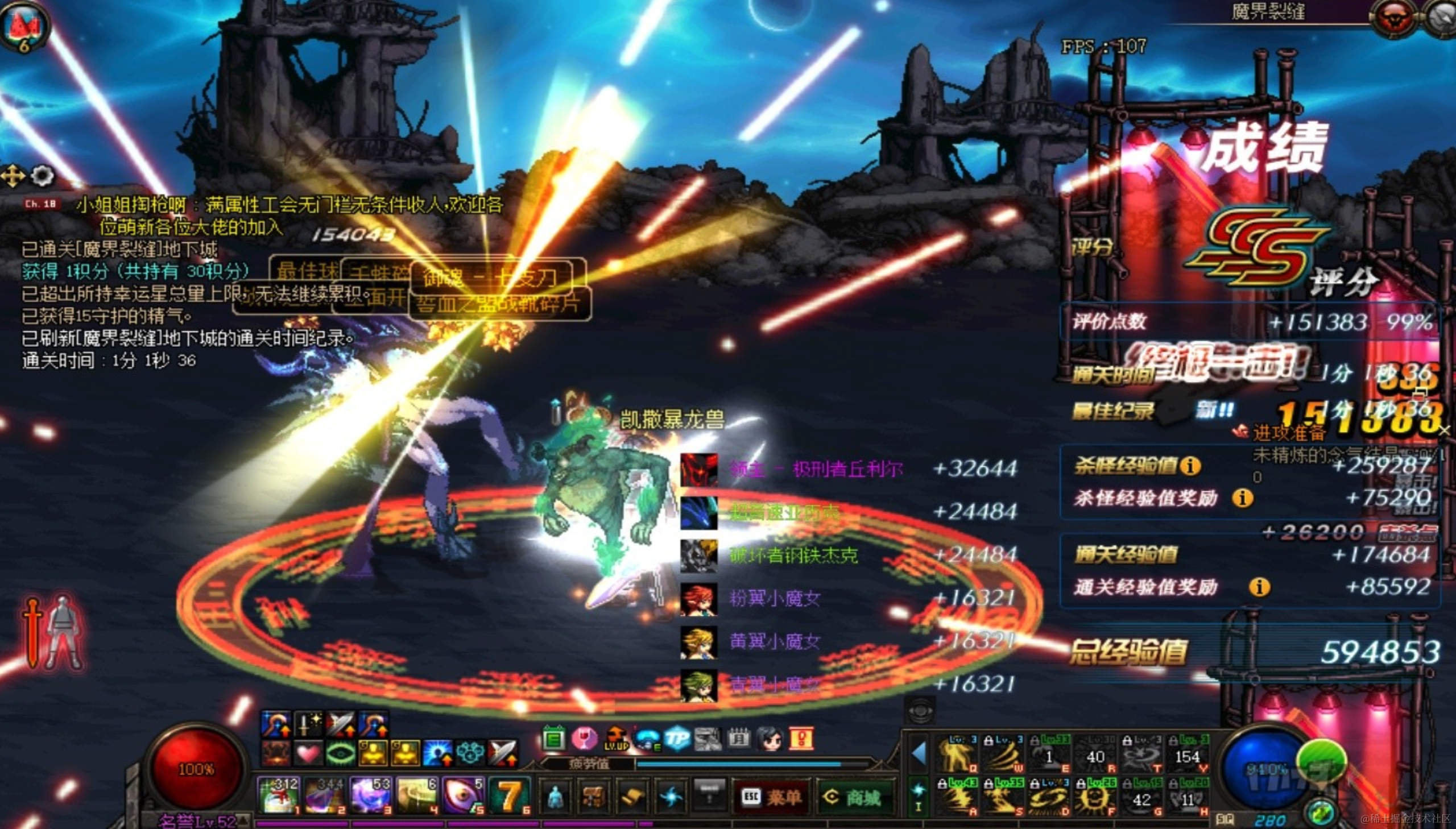
Task: Activate the golden beast skill on Q
Action: (957, 755)
